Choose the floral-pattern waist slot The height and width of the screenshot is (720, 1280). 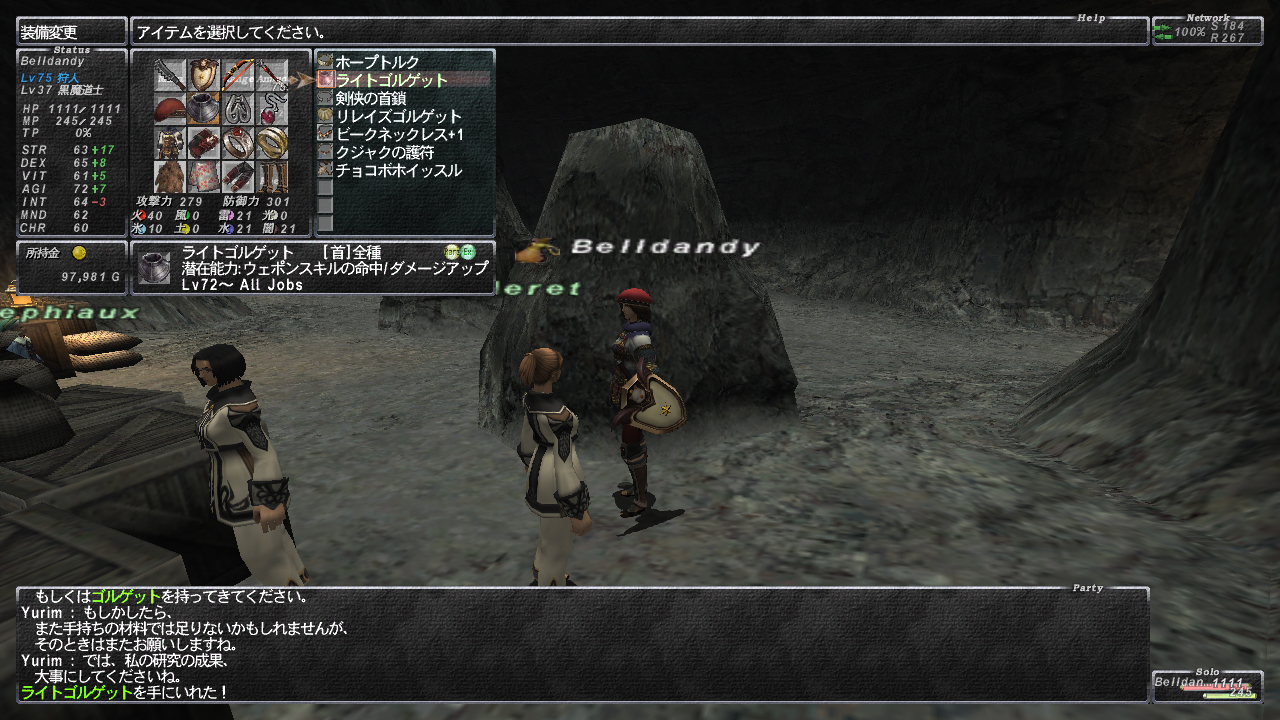click(204, 177)
